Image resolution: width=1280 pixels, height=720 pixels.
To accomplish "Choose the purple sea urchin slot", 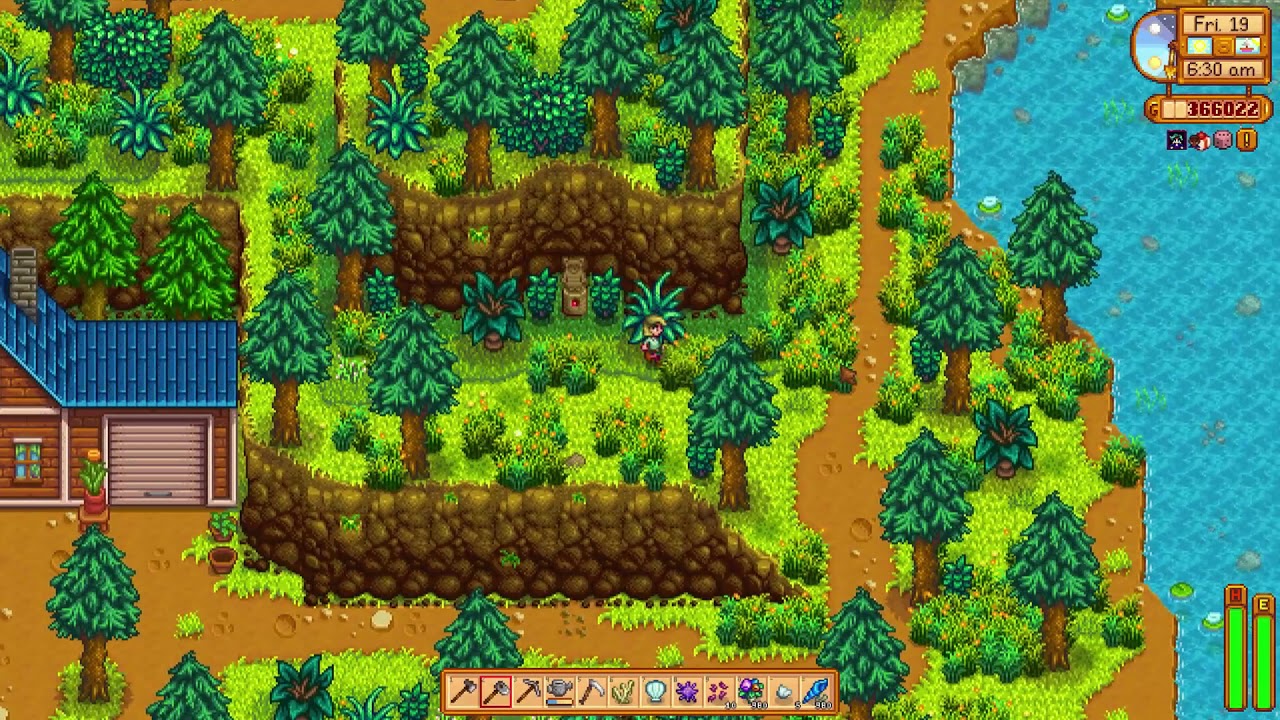I will tap(688, 691).
